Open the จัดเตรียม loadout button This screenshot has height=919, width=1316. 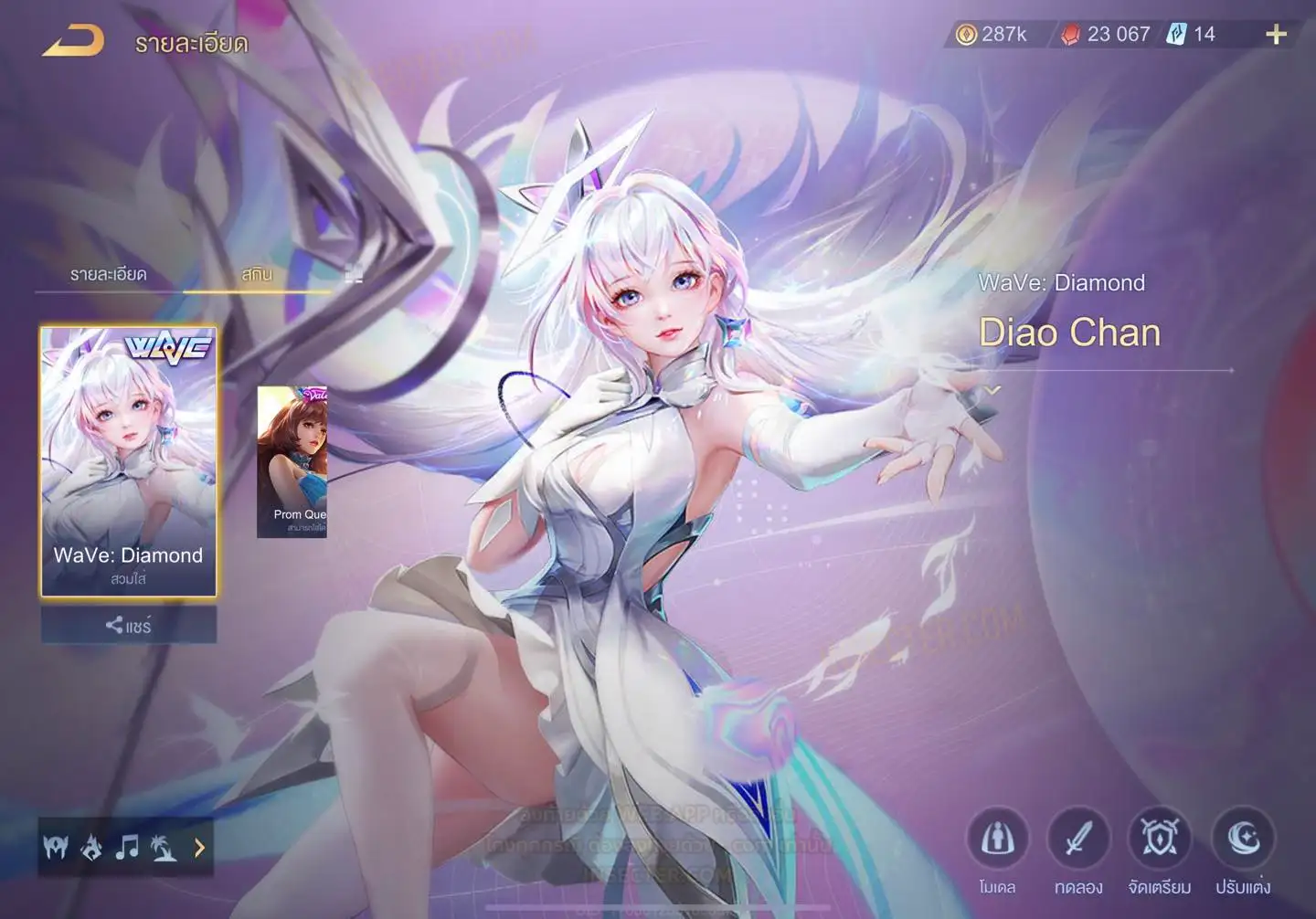pos(1160,840)
